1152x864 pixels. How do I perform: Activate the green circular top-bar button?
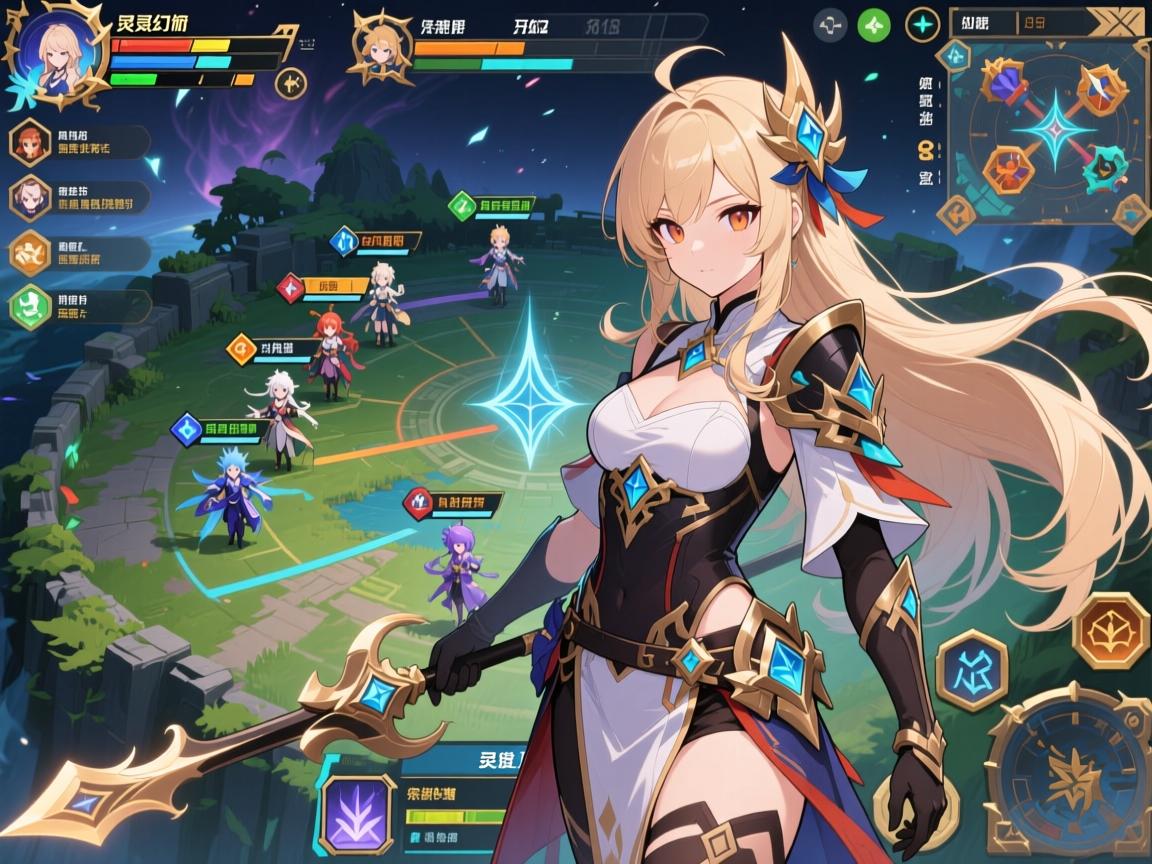point(874,25)
